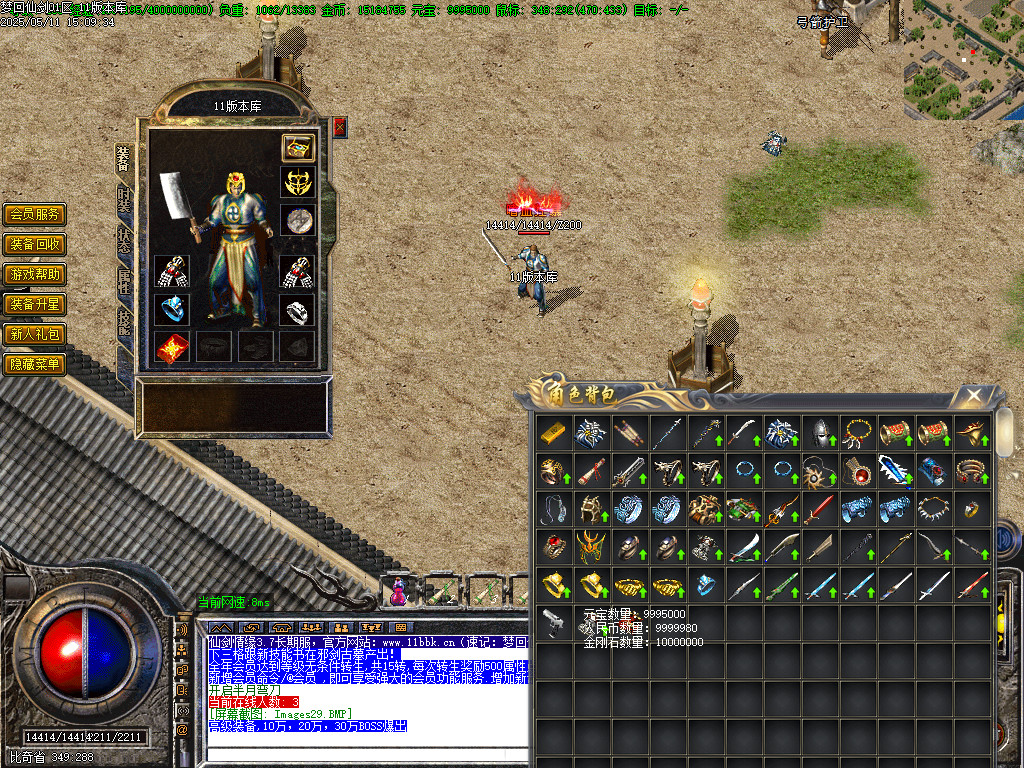Close the 角色背包 inventory window
This screenshot has width=1024, height=768.
coord(972,396)
